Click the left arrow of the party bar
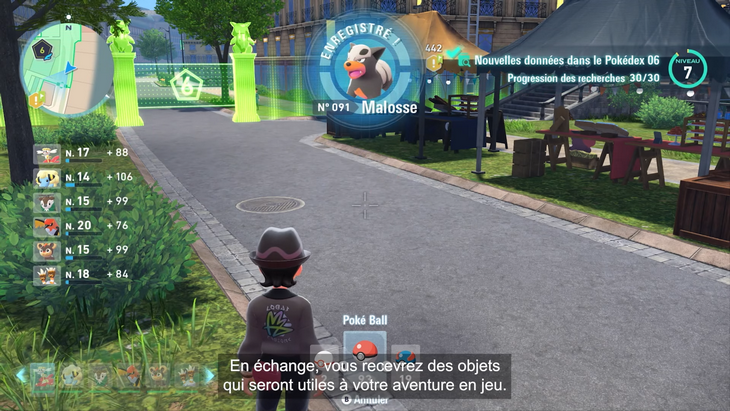The width and height of the screenshot is (730, 411). [x=20, y=375]
